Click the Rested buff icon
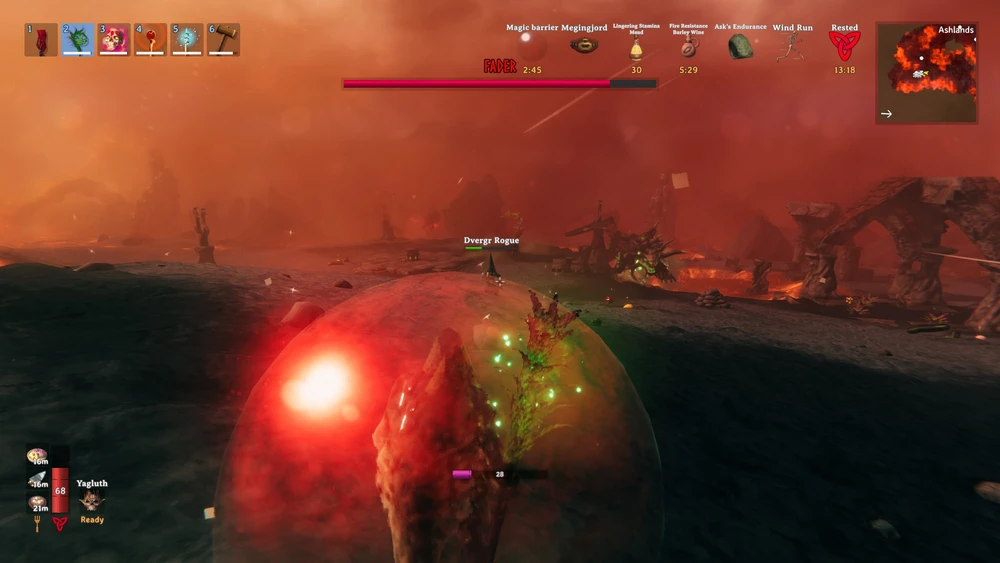This screenshot has height=563, width=1000. [x=844, y=46]
